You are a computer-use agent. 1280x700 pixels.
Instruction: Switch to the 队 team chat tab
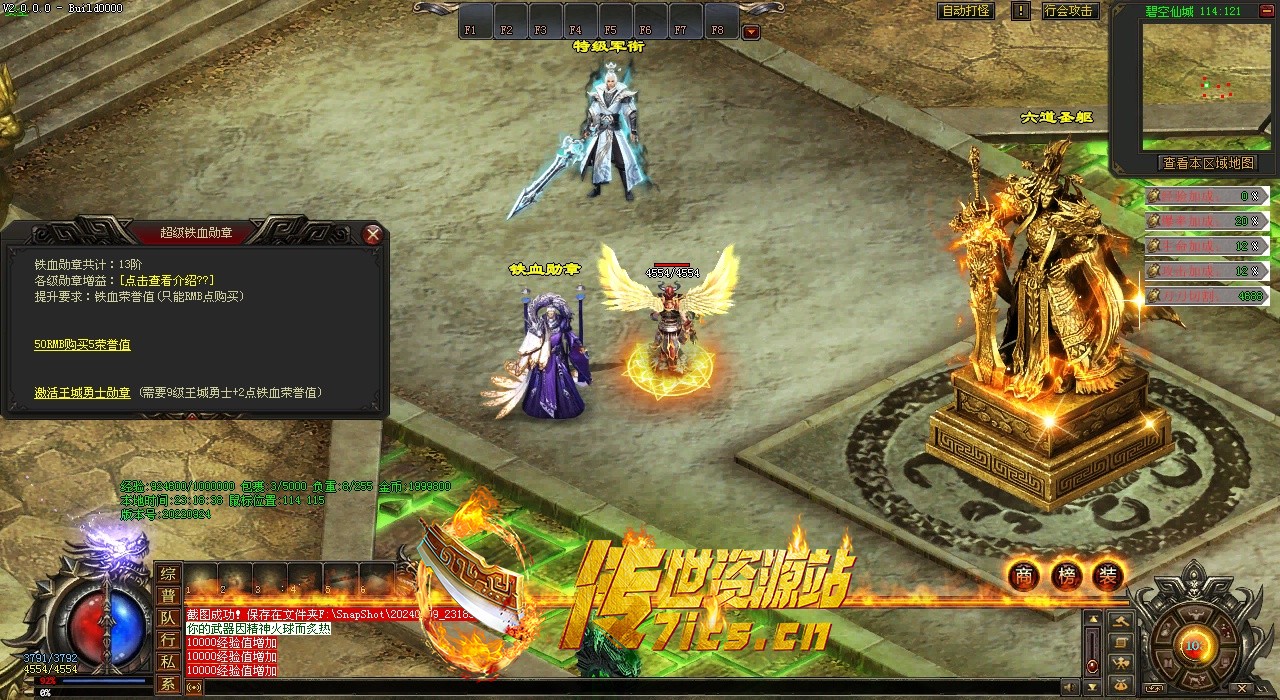pos(168,618)
